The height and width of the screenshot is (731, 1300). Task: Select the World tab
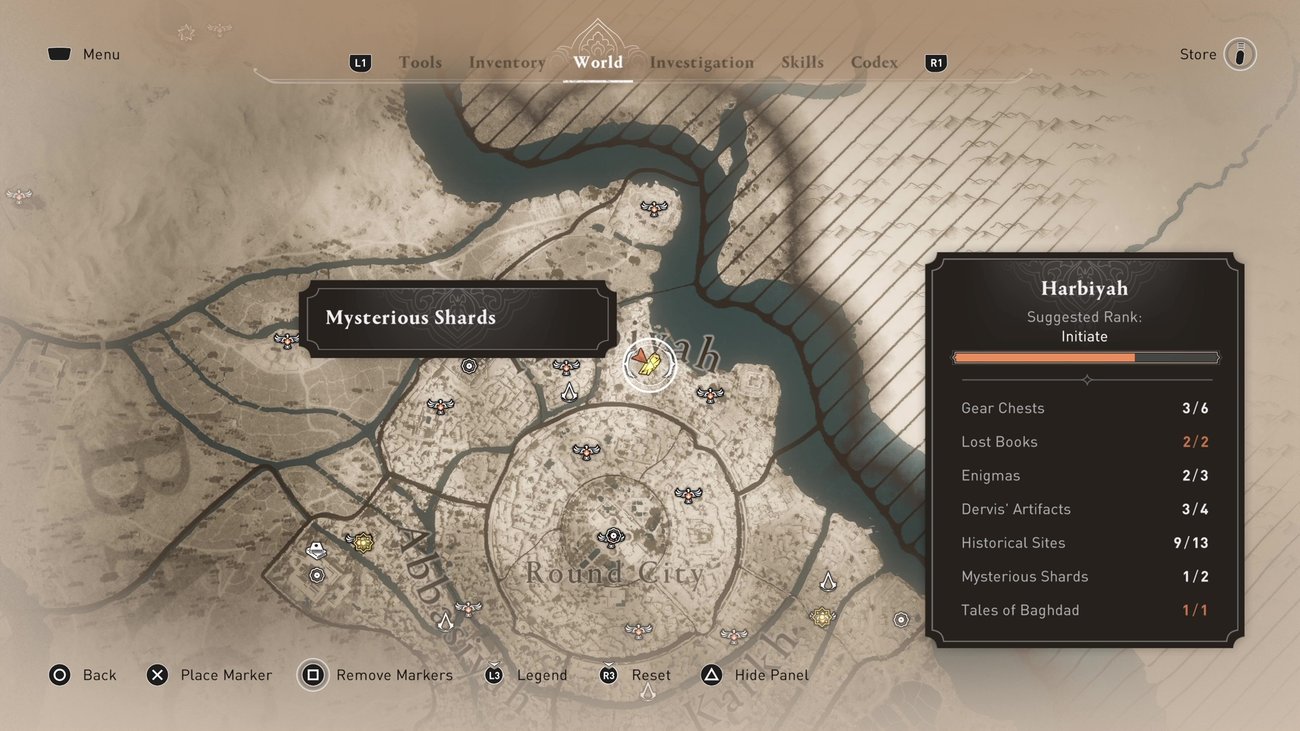pos(598,62)
